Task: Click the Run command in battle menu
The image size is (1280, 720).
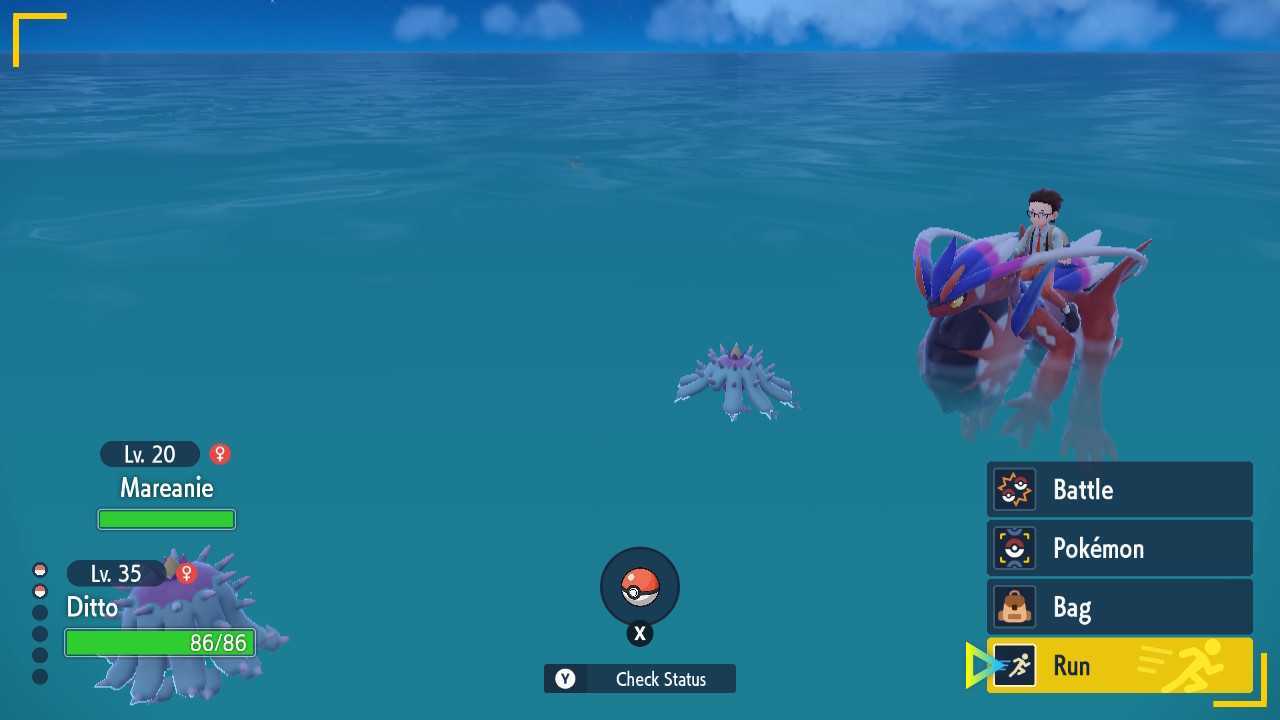Action: coord(1072,666)
